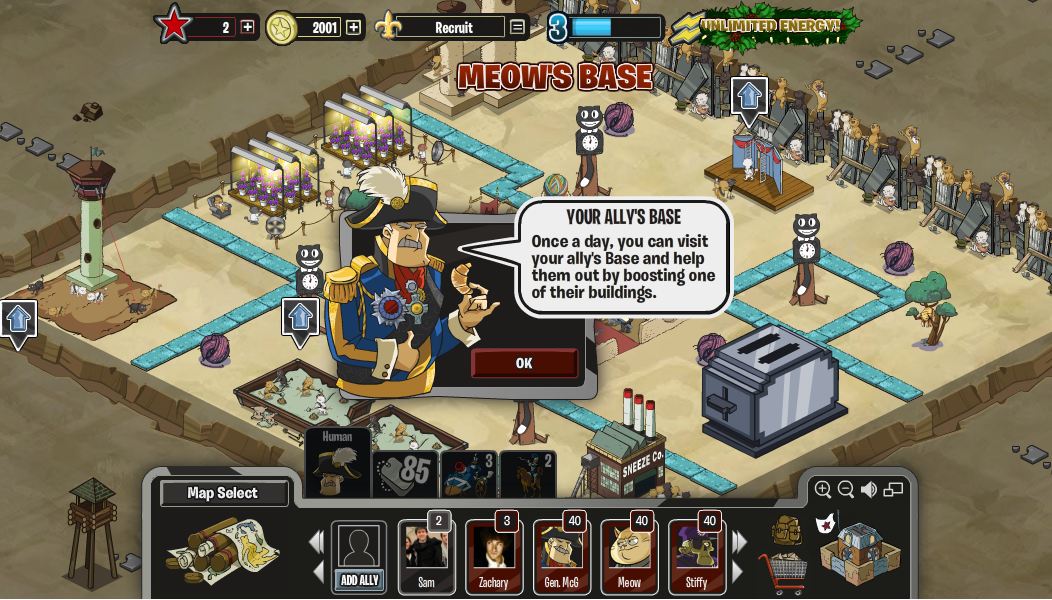Open the backpack inventory icon
This screenshot has height=600, width=1052.
(786, 530)
